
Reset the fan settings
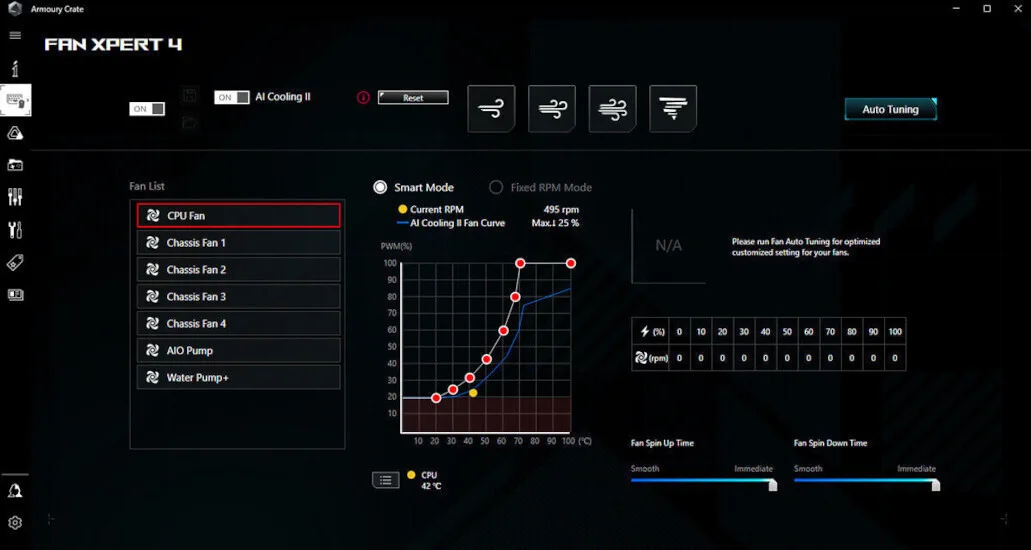413,98
